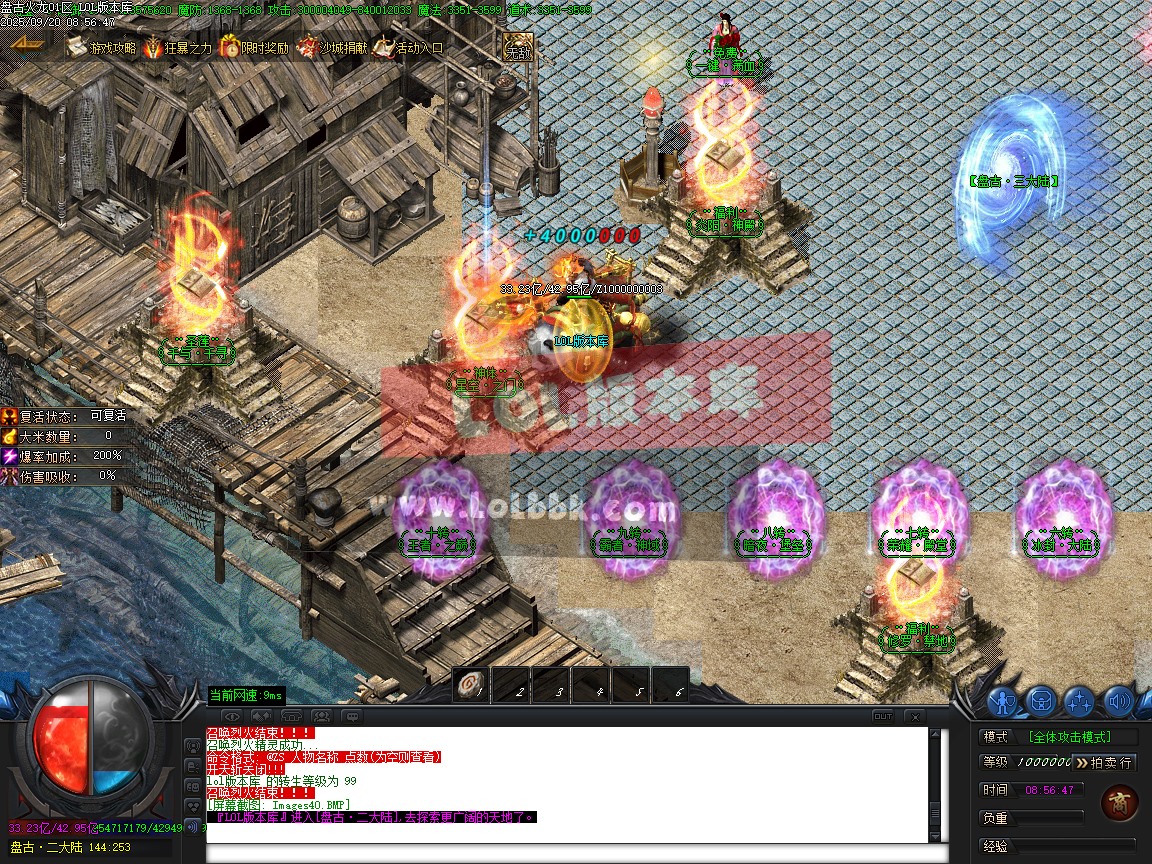1152x864 pixels.
Task: Change the attack mode display 全体攻击模式
Action: [1083, 737]
